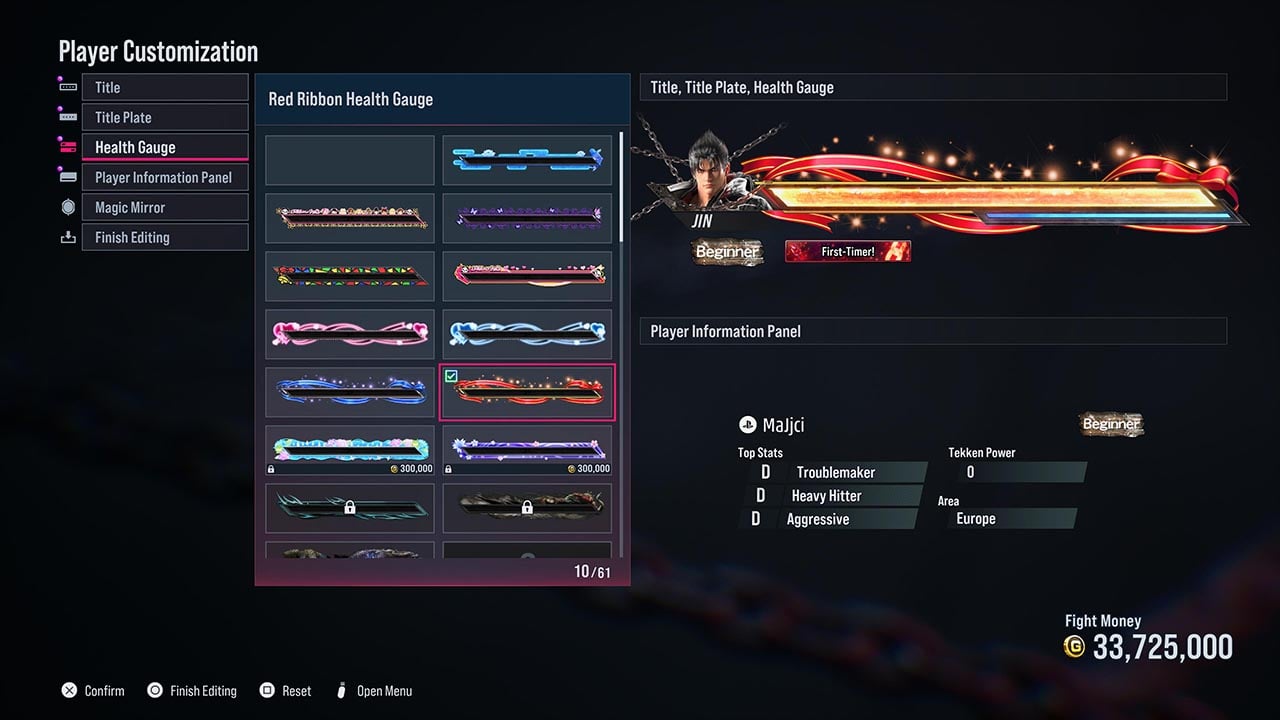Image resolution: width=1280 pixels, height=720 pixels.
Task: Open the Player Information Panel option
Action: (x=164, y=177)
